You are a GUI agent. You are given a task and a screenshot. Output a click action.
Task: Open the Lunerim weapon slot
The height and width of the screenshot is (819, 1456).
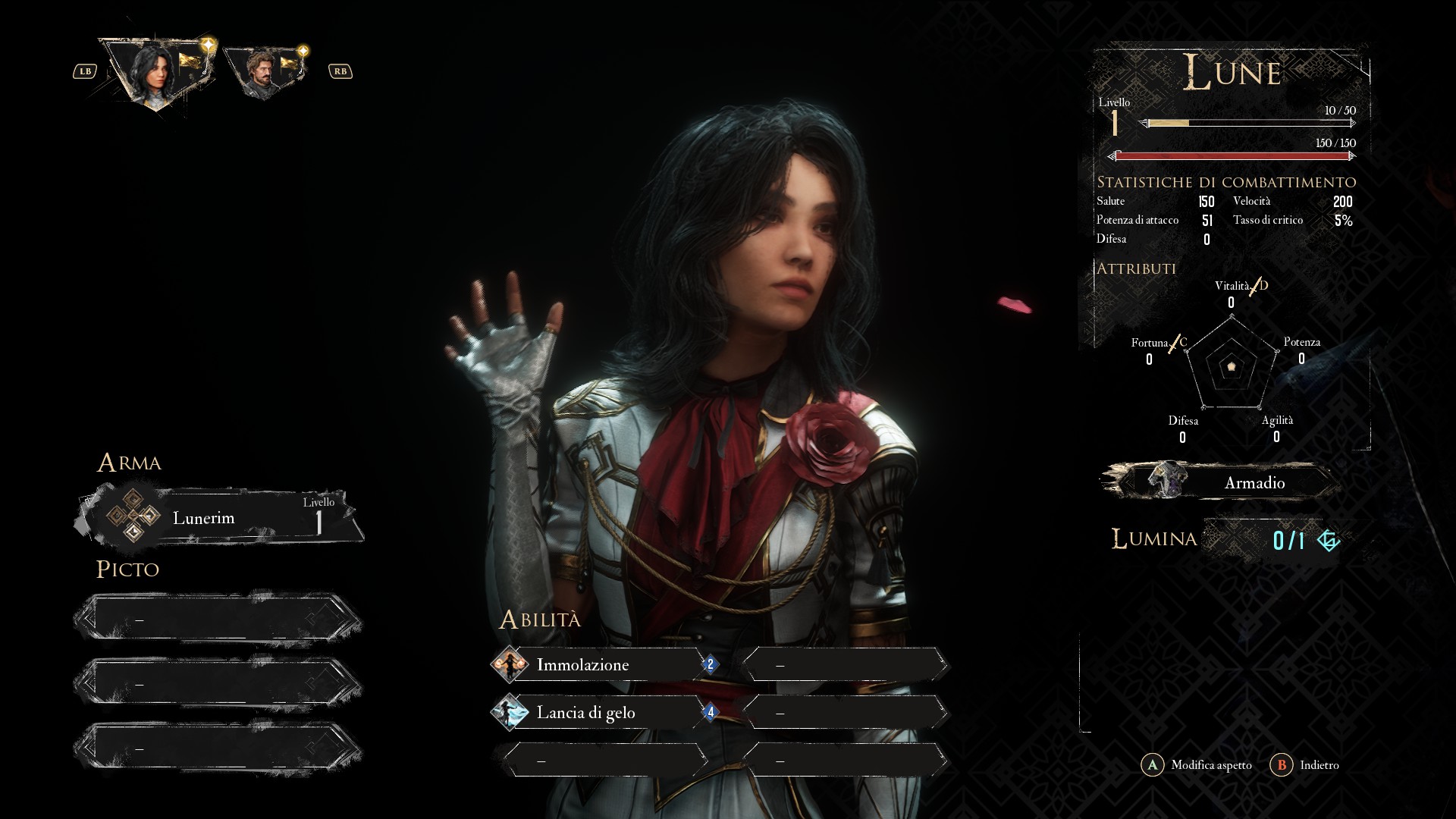pyautogui.click(x=220, y=519)
